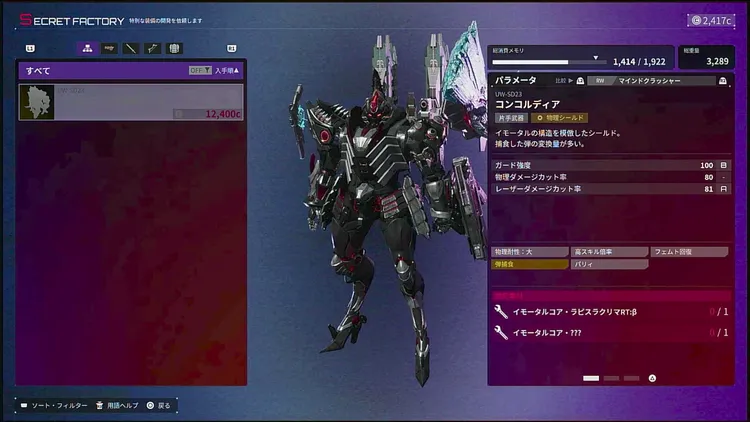The image size is (750, 422).
Task: Select the イモータルコア・??? material row
Action: (x=611, y=332)
